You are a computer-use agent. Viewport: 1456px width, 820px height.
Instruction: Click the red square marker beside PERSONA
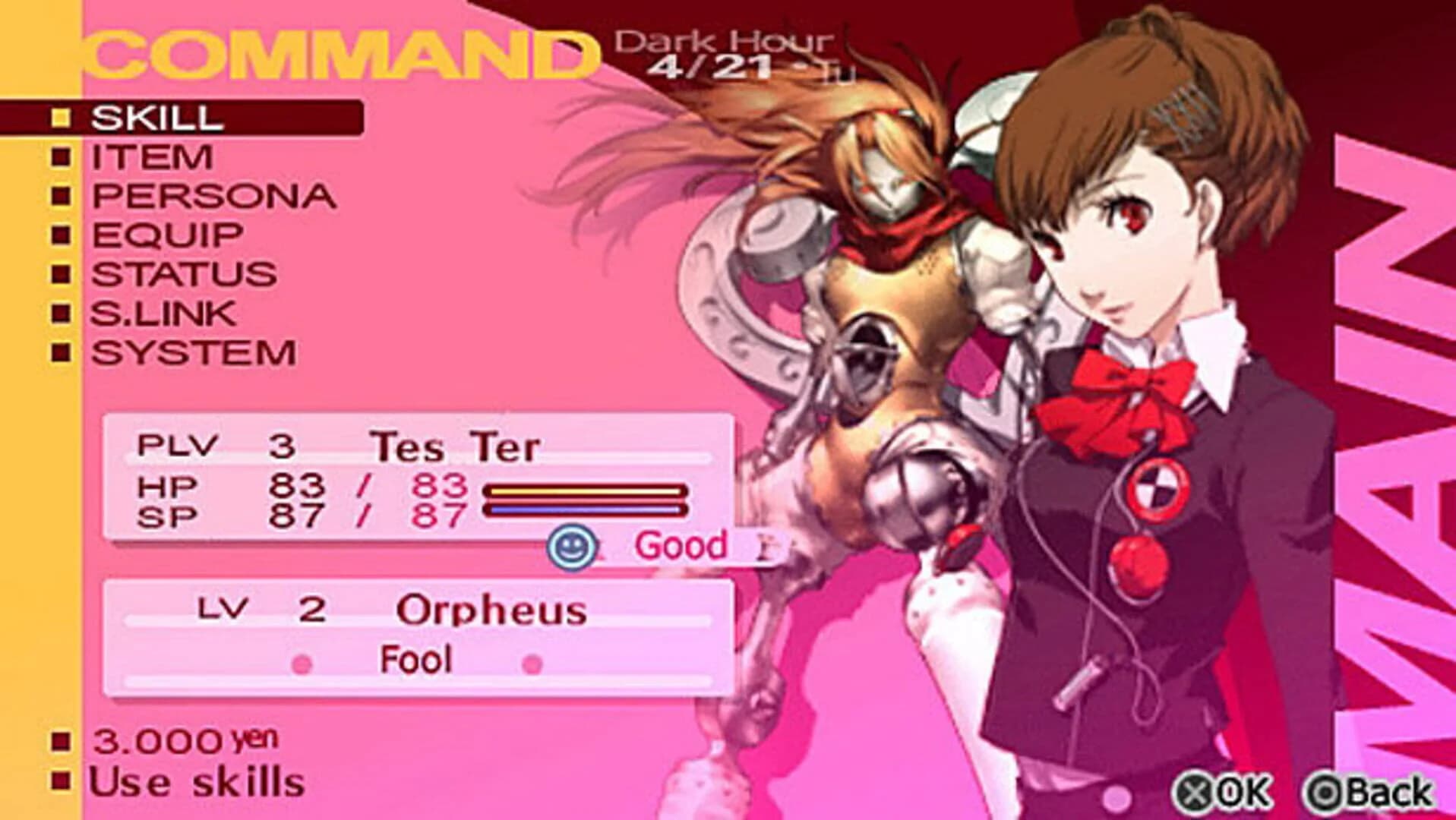[x=59, y=195]
